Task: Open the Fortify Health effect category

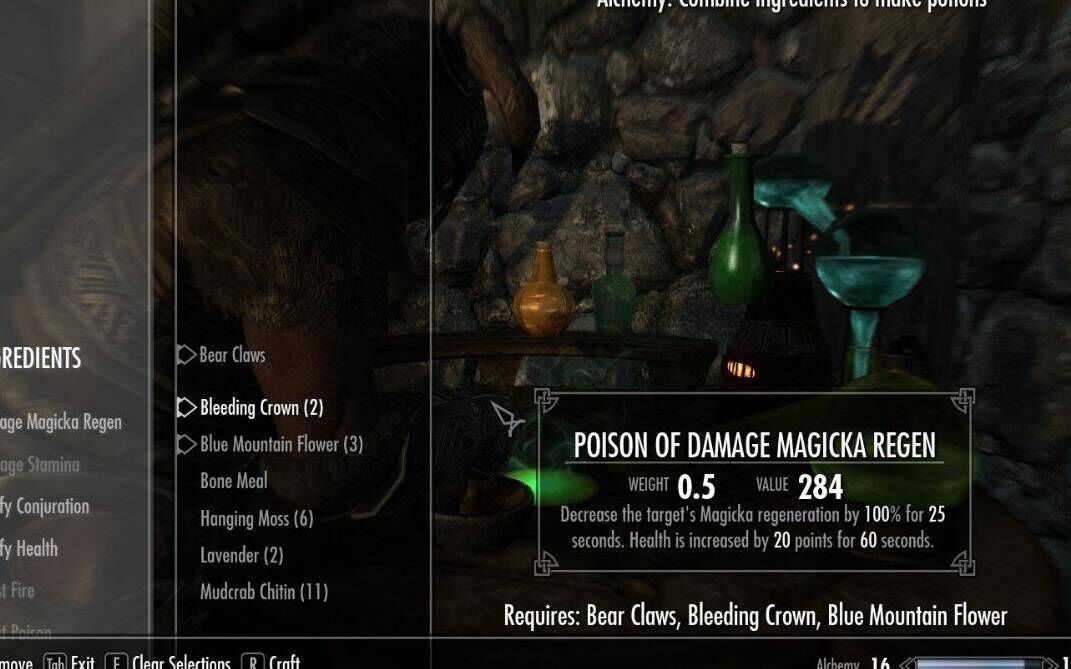Action: [29, 548]
